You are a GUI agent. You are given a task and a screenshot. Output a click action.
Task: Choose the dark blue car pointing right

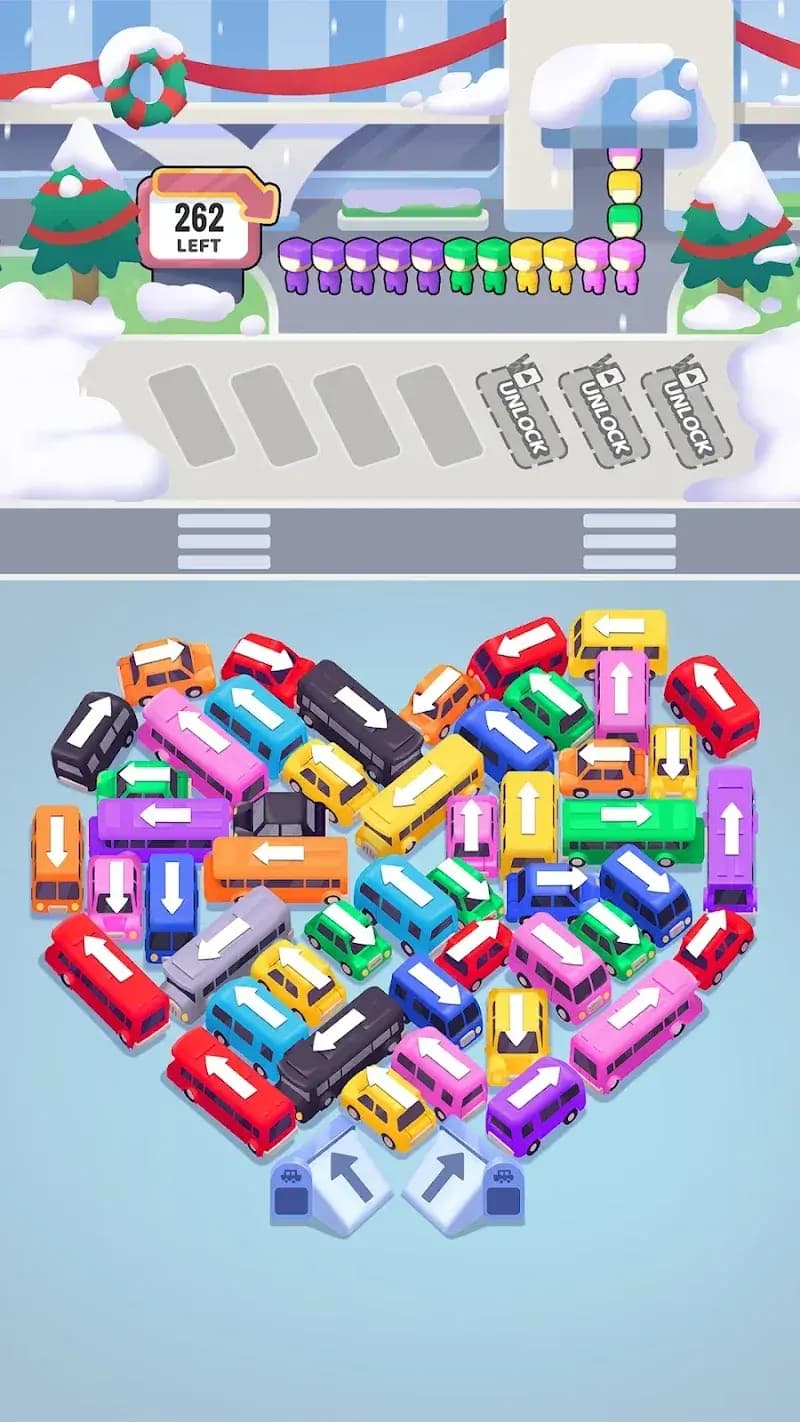[551, 881]
